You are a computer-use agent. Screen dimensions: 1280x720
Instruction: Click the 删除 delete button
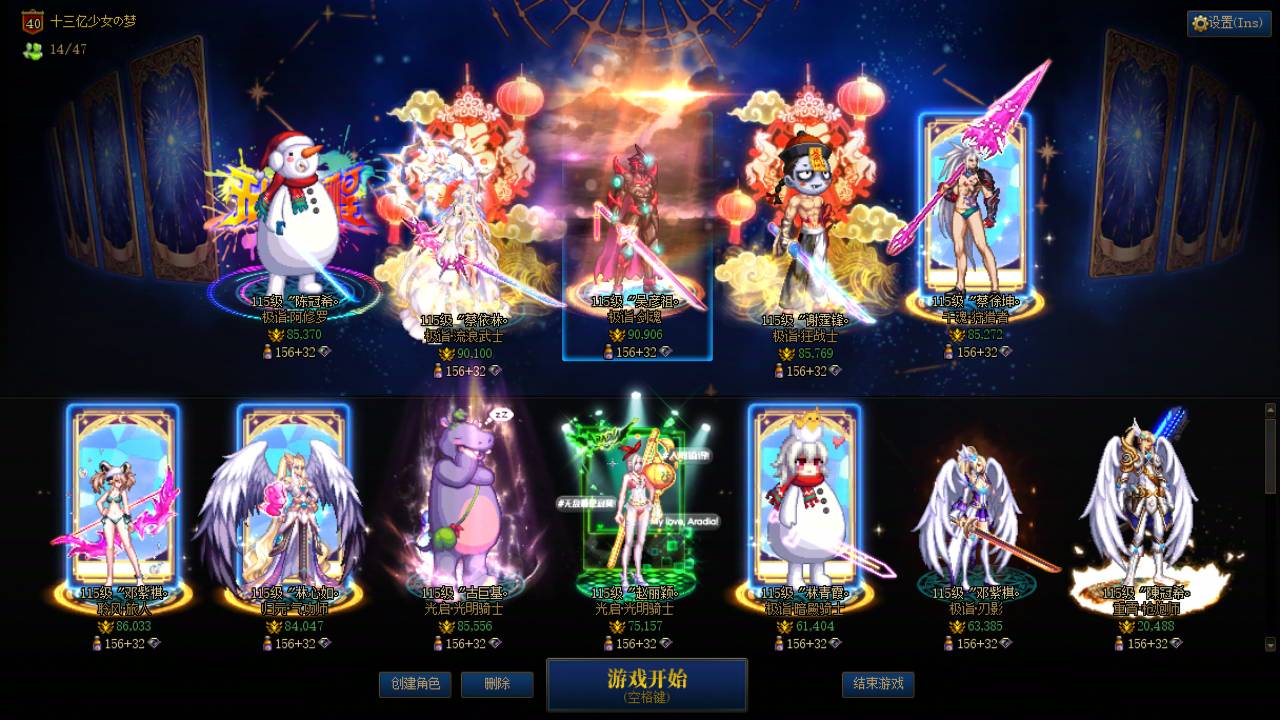click(497, 685)
